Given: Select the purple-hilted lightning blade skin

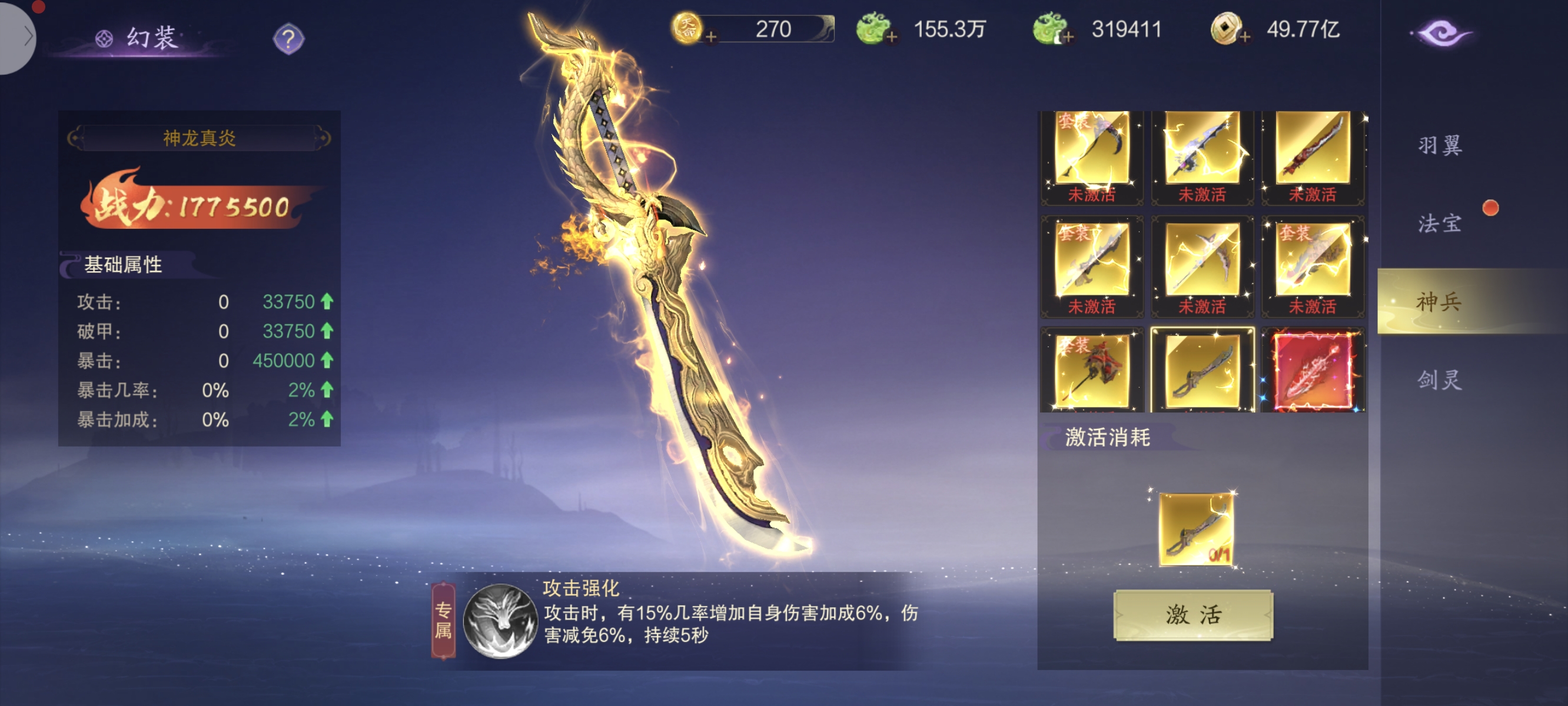Looking at the screenshot, I should coord(1201,149).
